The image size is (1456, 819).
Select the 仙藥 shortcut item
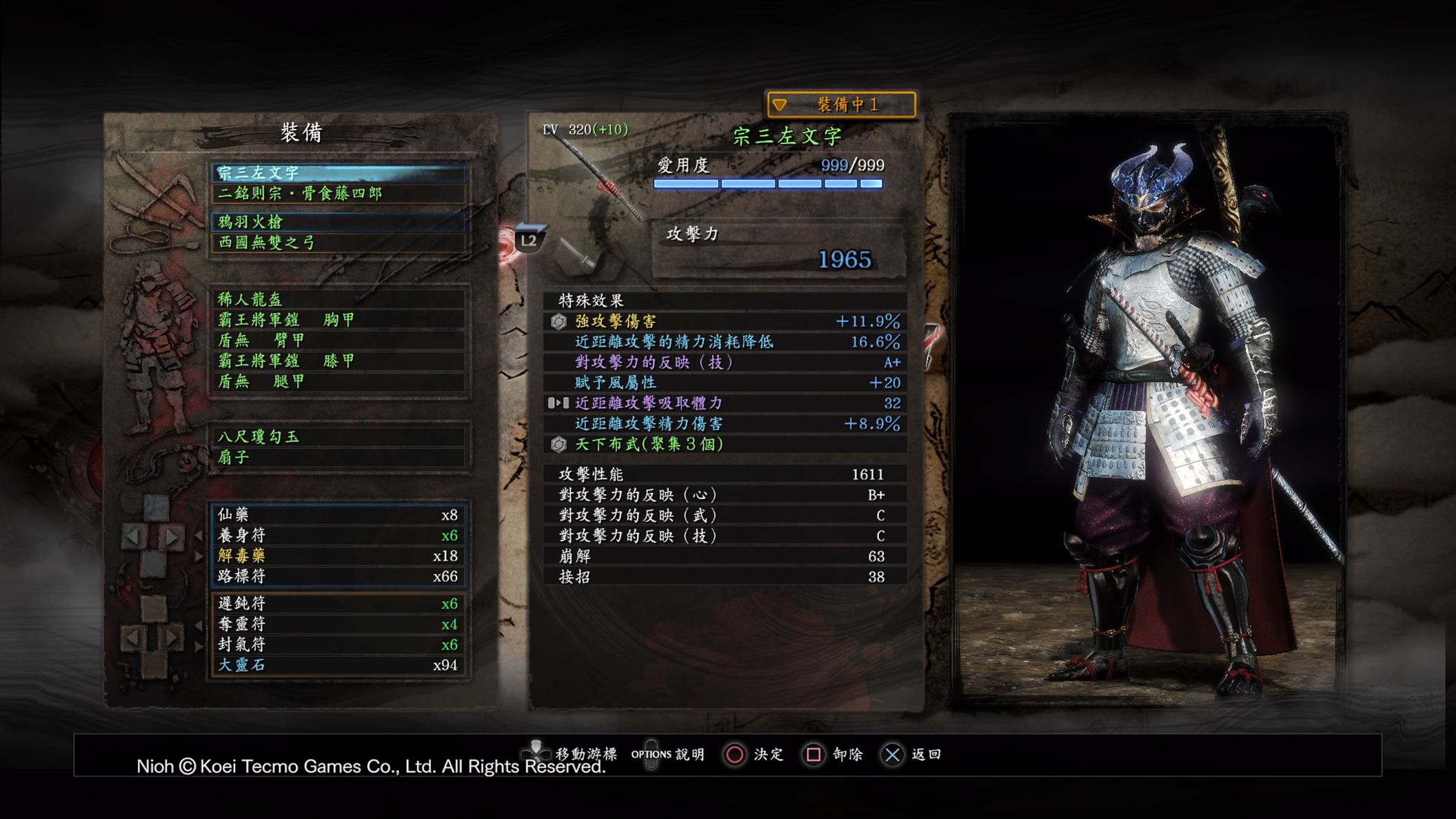click(x=338, y=515)
